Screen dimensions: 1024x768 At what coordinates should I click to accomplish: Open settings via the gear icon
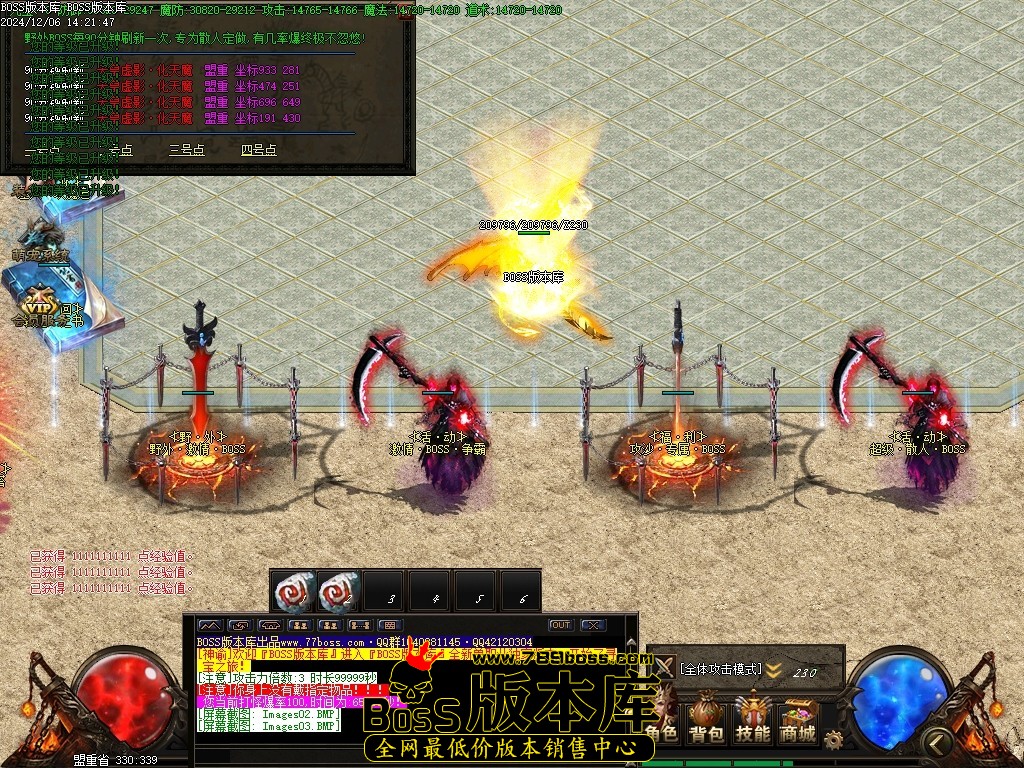click(x=833, y=740)
